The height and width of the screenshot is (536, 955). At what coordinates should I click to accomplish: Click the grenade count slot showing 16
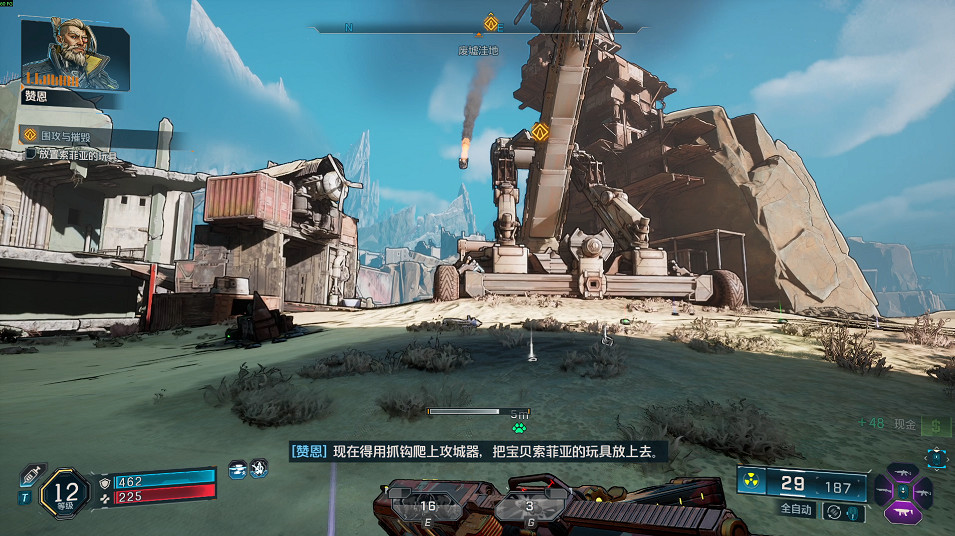[428, 506]
